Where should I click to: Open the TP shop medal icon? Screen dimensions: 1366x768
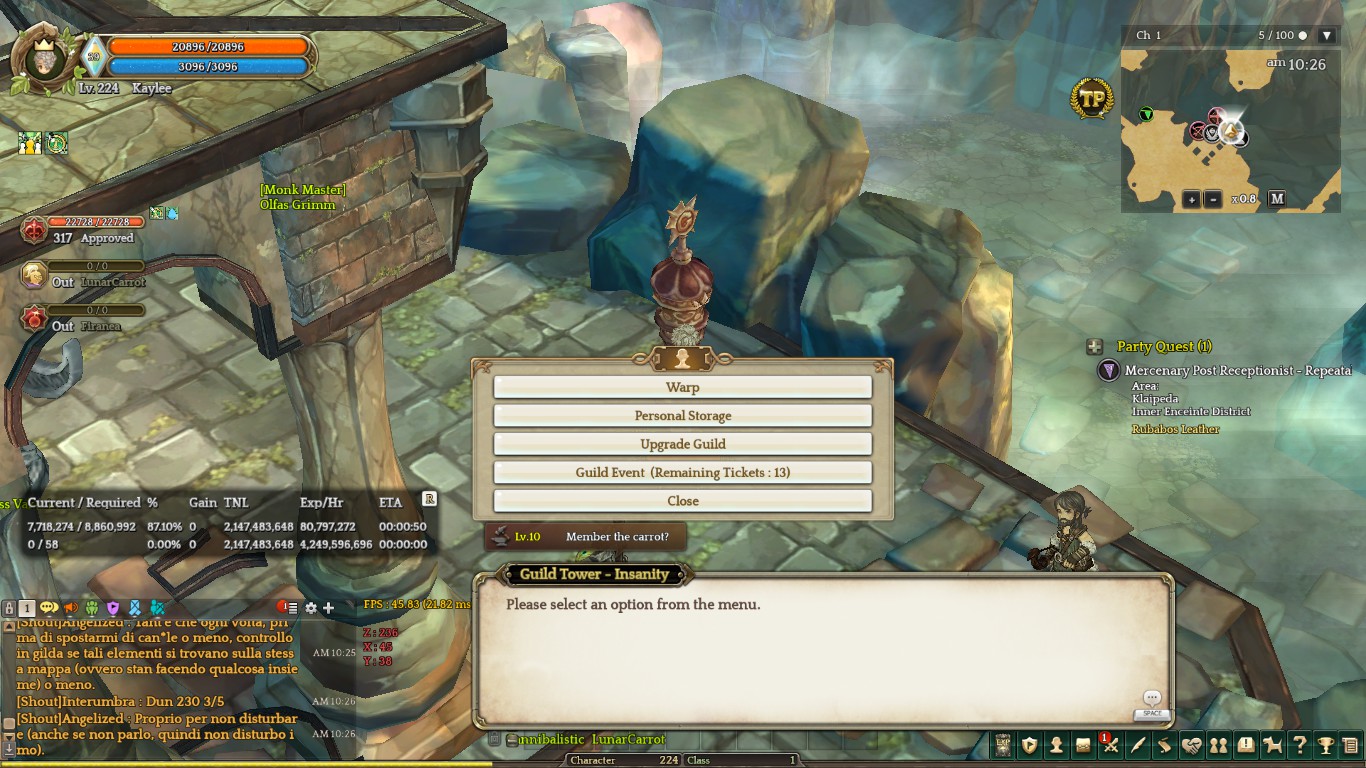(x=1092, y=99)
